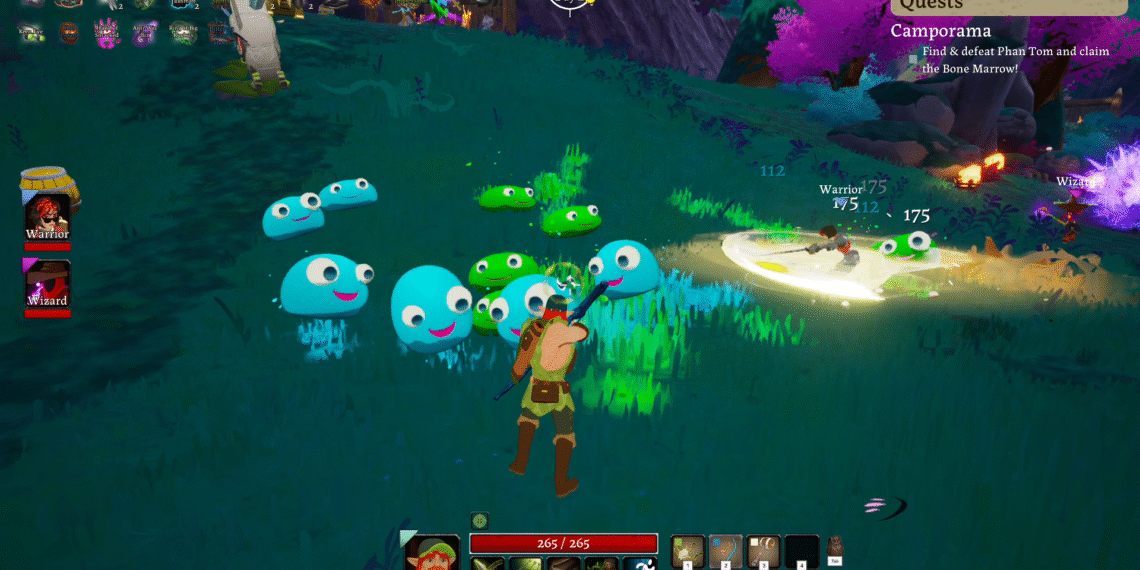This screenshot has width=1140, height=570.
Task: Click the pink handprint buff icon
Action: click(x=106, y=33)
